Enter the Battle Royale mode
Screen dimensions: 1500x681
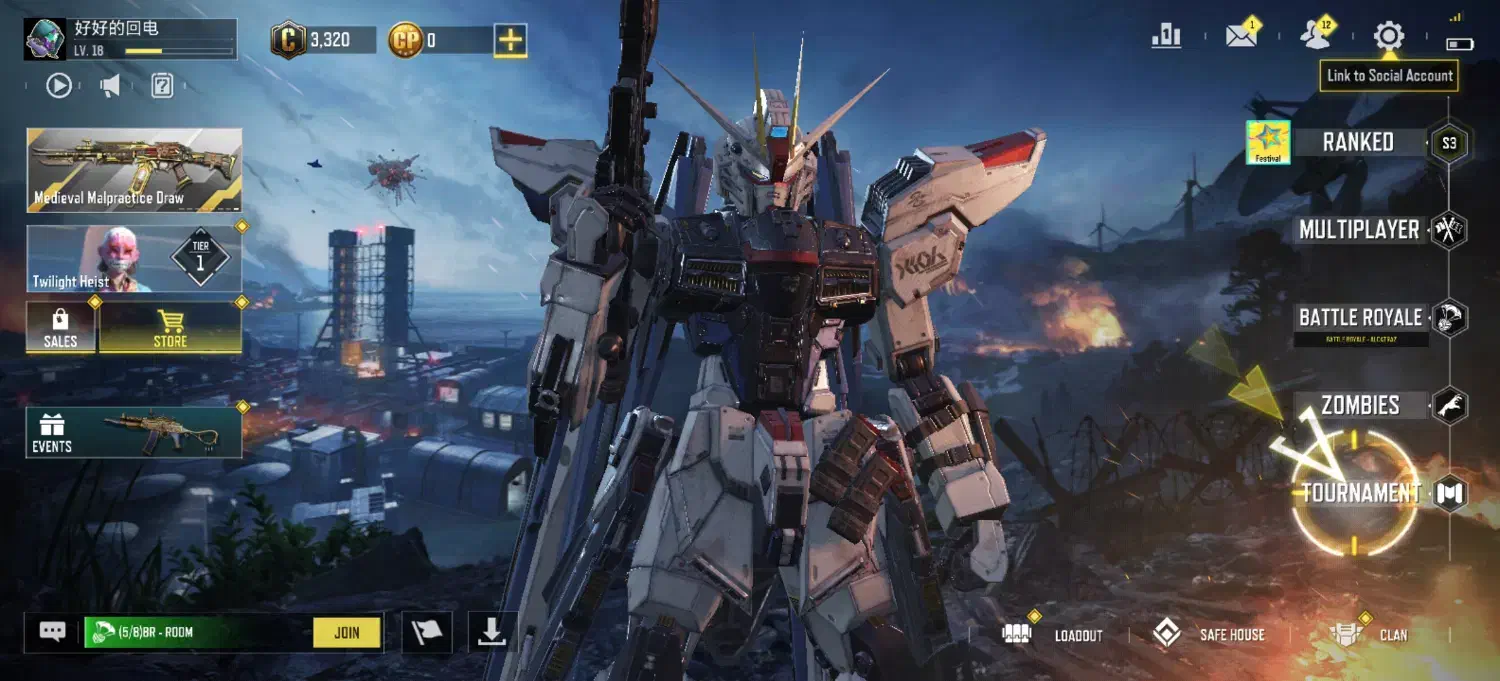[x=1360, y=318]
